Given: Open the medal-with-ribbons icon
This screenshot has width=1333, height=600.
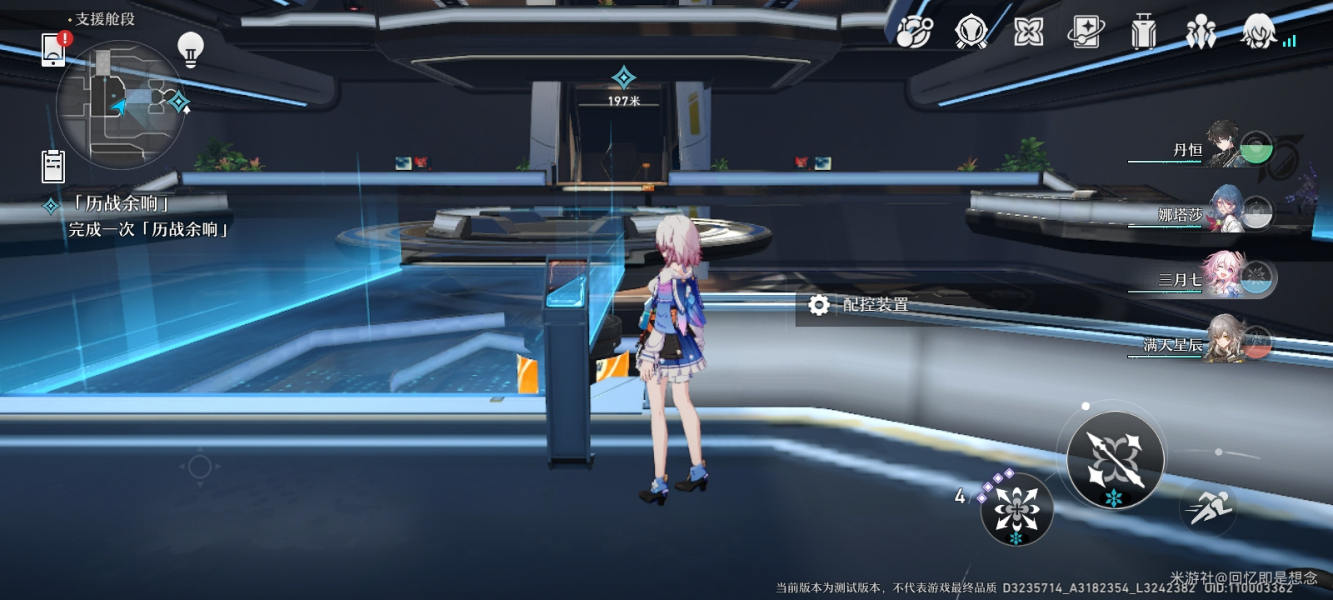Looking at the screenshot, I should [970, 33].
